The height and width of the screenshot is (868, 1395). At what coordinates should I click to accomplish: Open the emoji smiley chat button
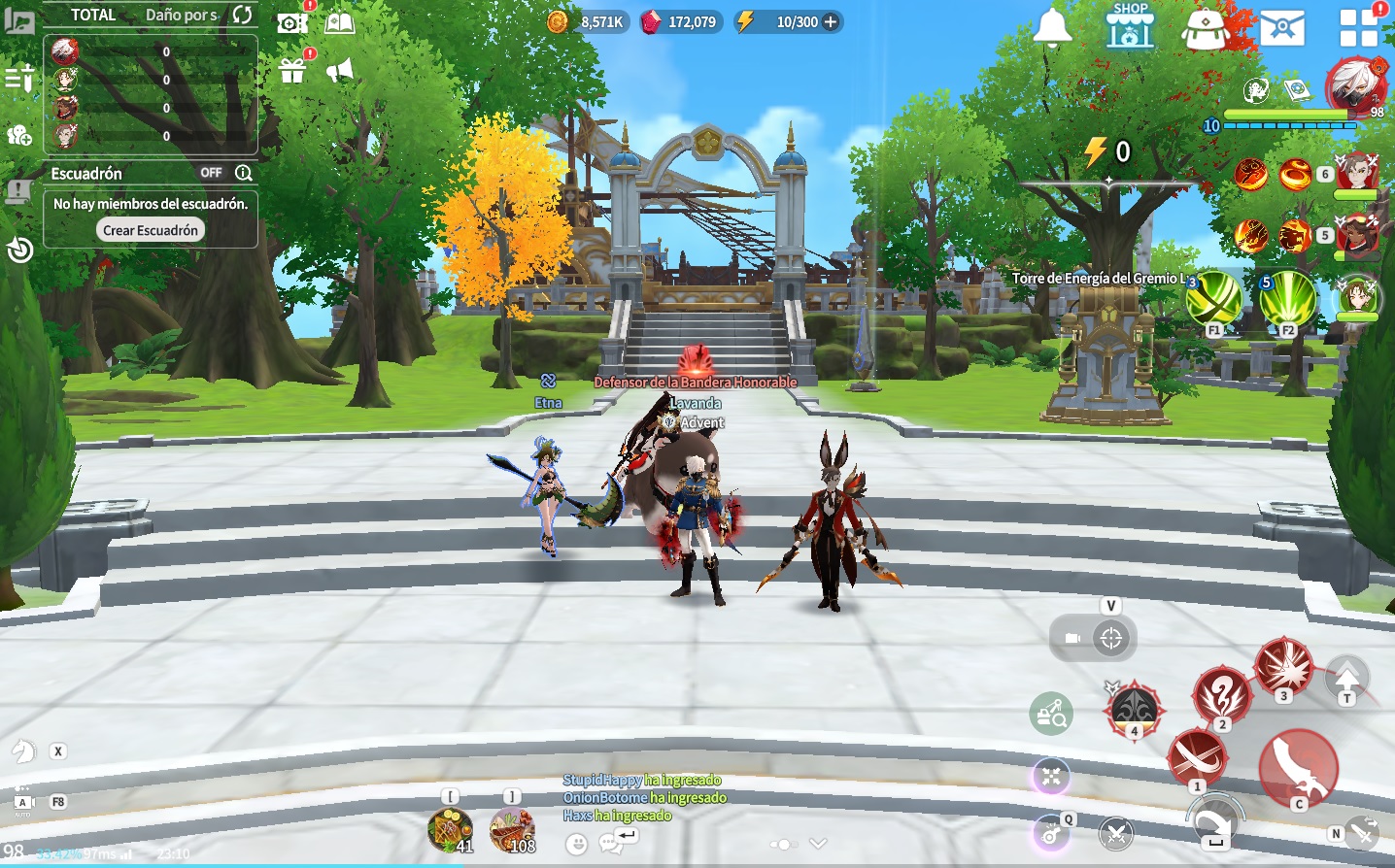point(577,844)
